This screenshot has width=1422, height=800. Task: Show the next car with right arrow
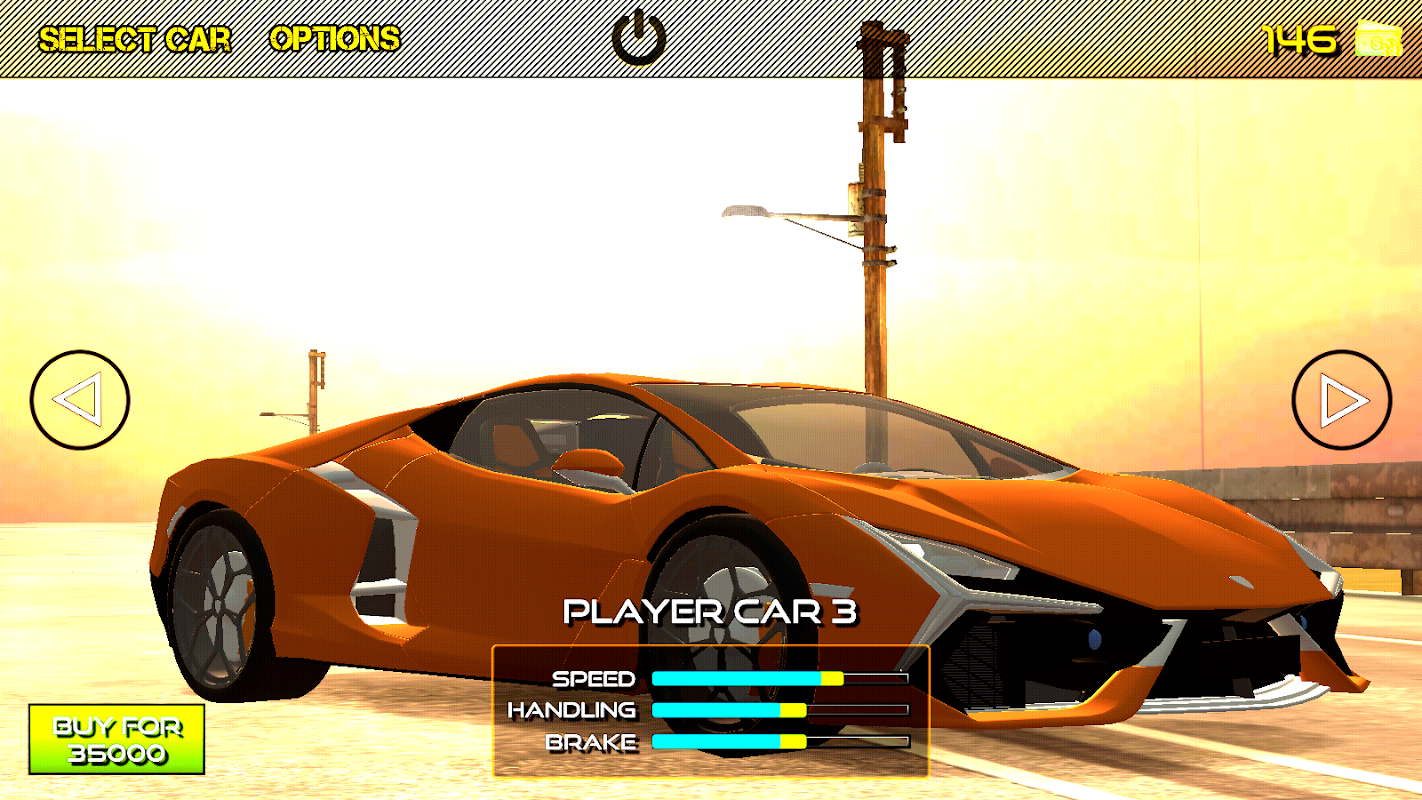[x=1341, y=399]
